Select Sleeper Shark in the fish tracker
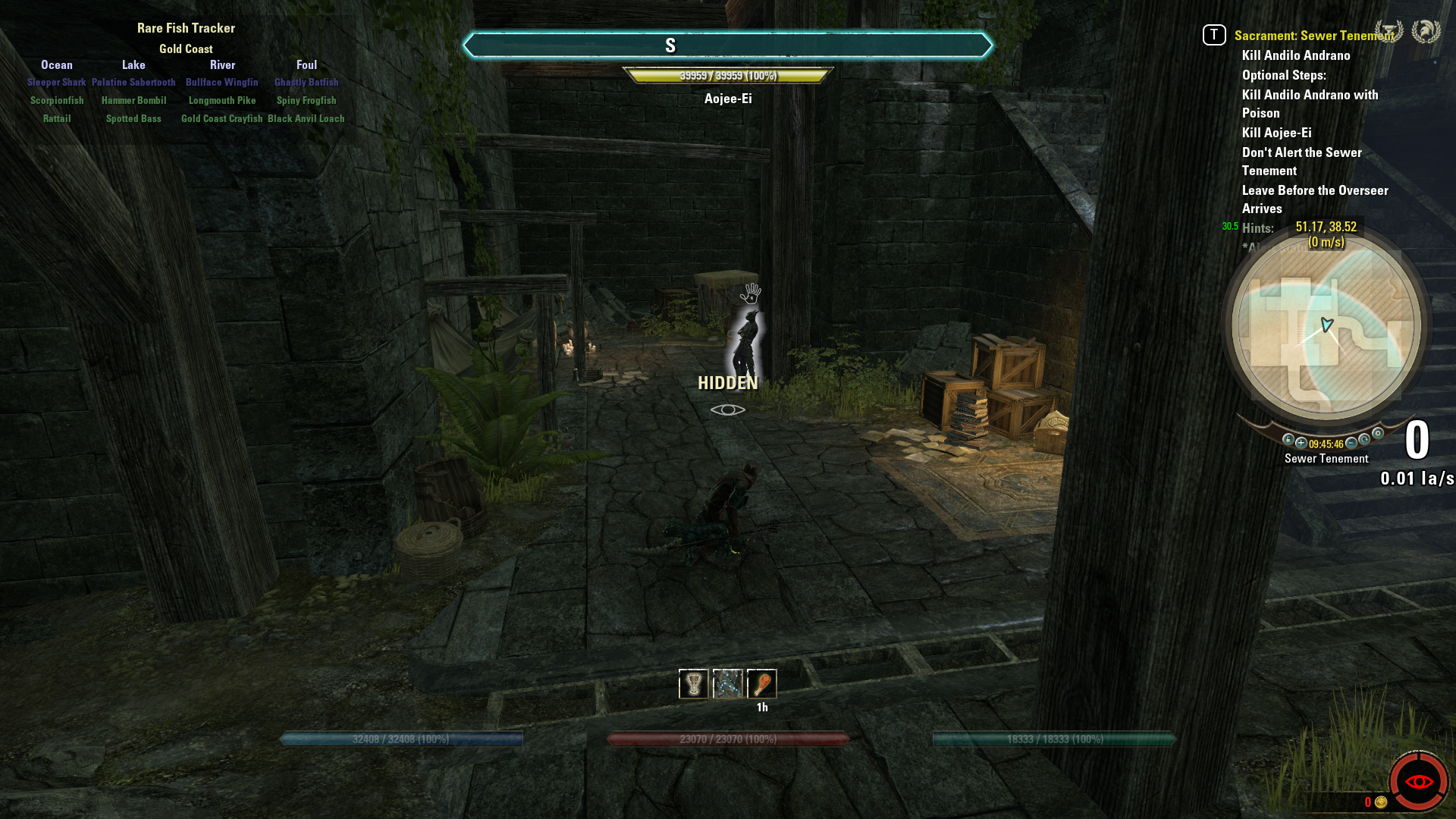The image size is (1456, 819). (57, 83)
